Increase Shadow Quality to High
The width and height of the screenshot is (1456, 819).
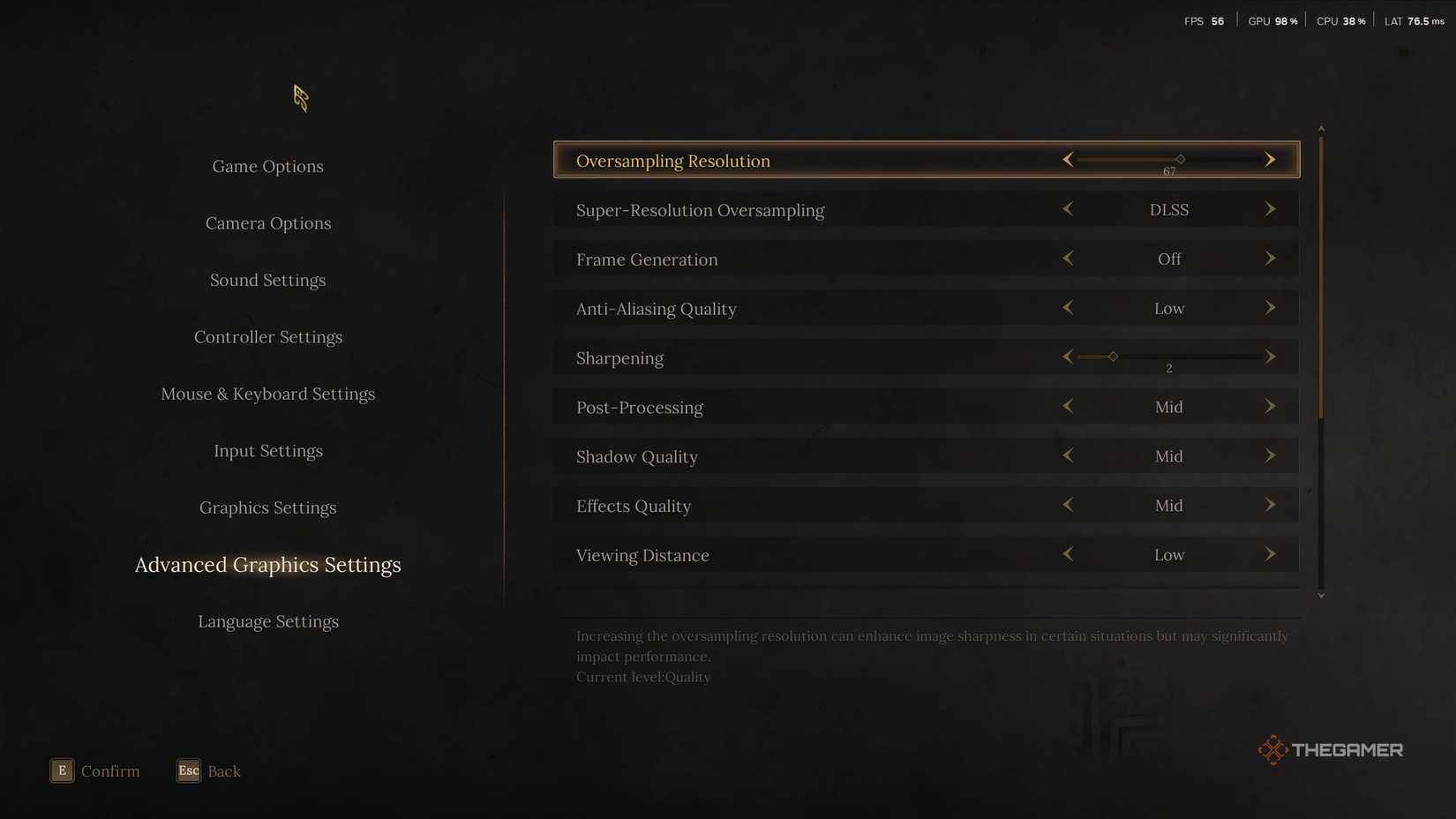pos(1271,455)
